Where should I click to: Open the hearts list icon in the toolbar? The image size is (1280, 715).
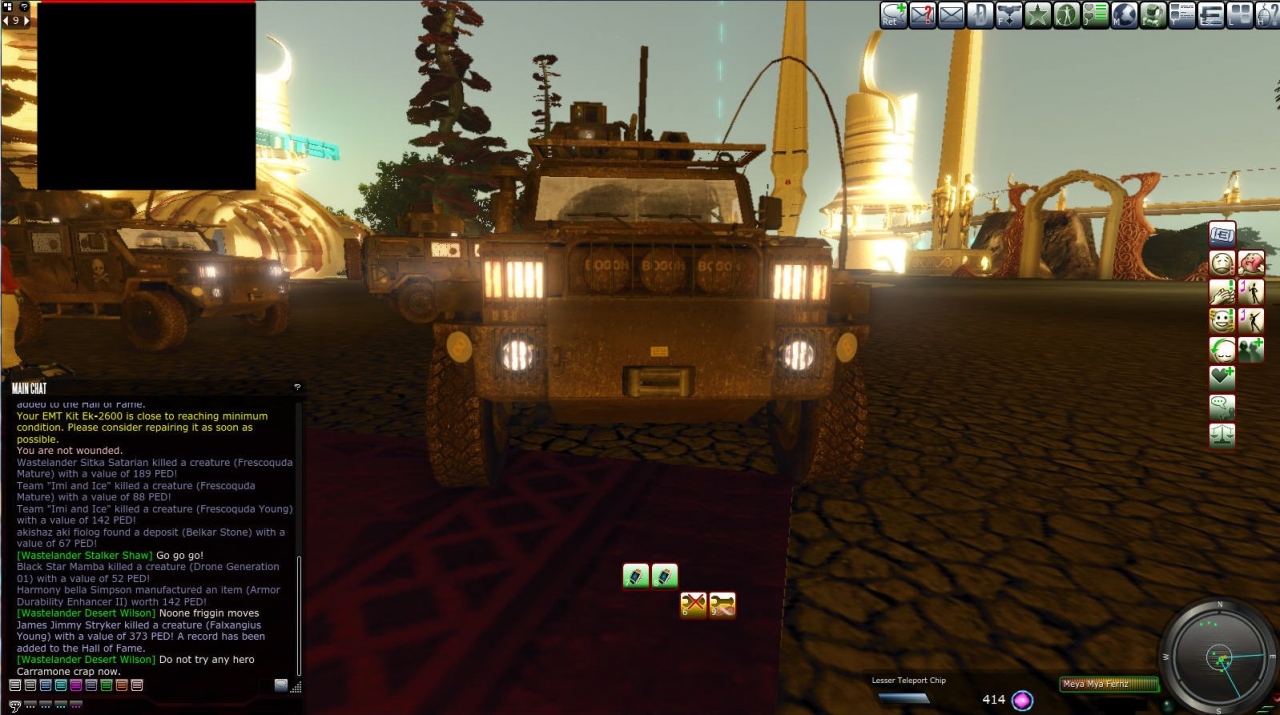(x=1096, y=15)
